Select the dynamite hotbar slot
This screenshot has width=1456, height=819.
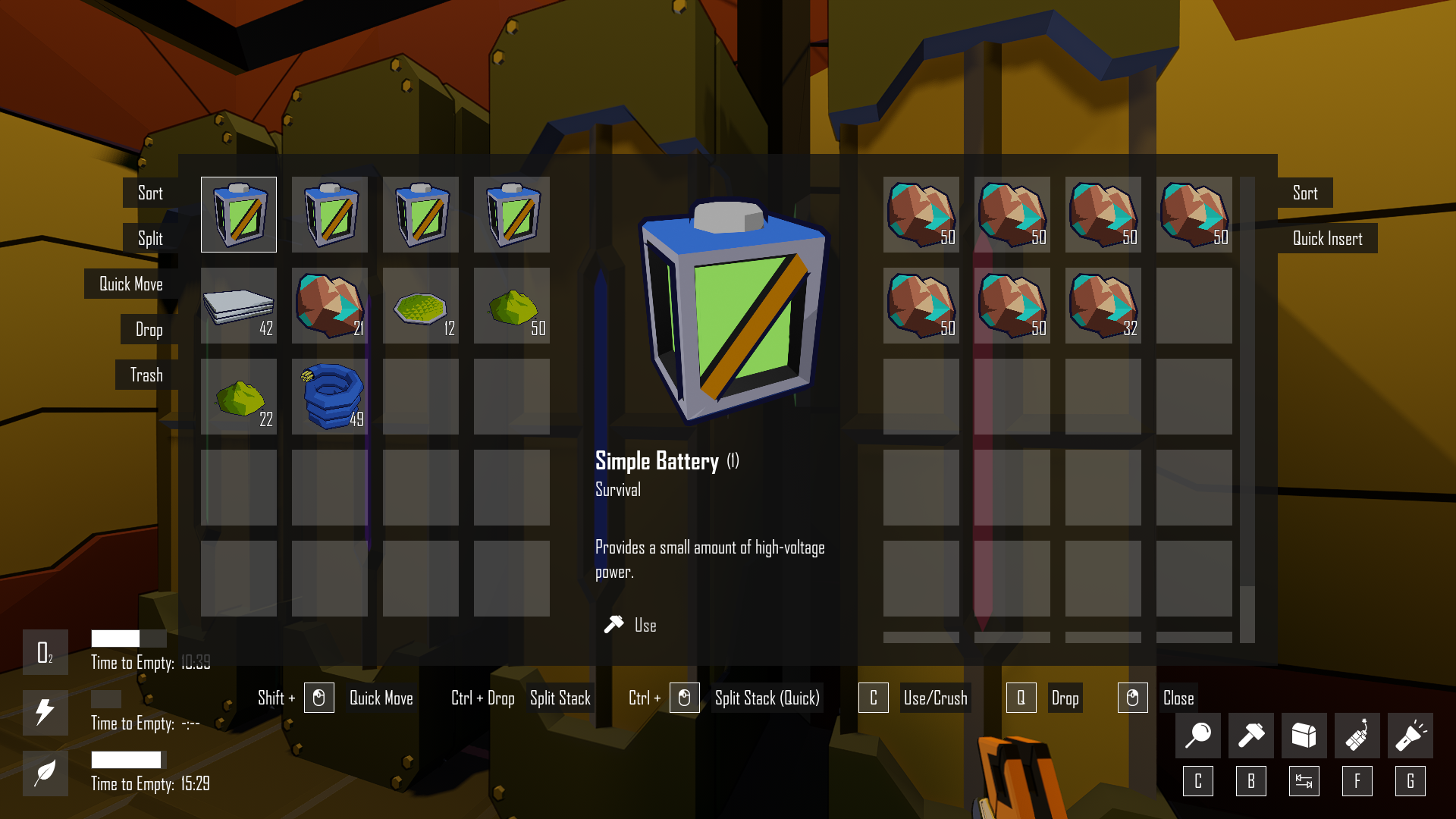[x=1357, y=735]
